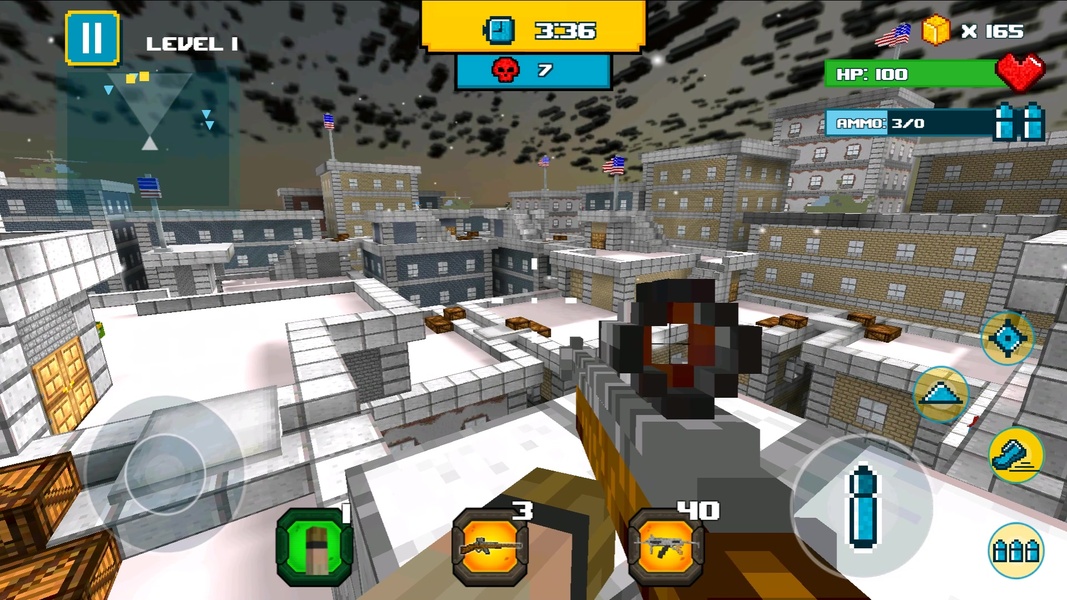
Task: Tap the ammo magazines icon
Action: 1019,122
